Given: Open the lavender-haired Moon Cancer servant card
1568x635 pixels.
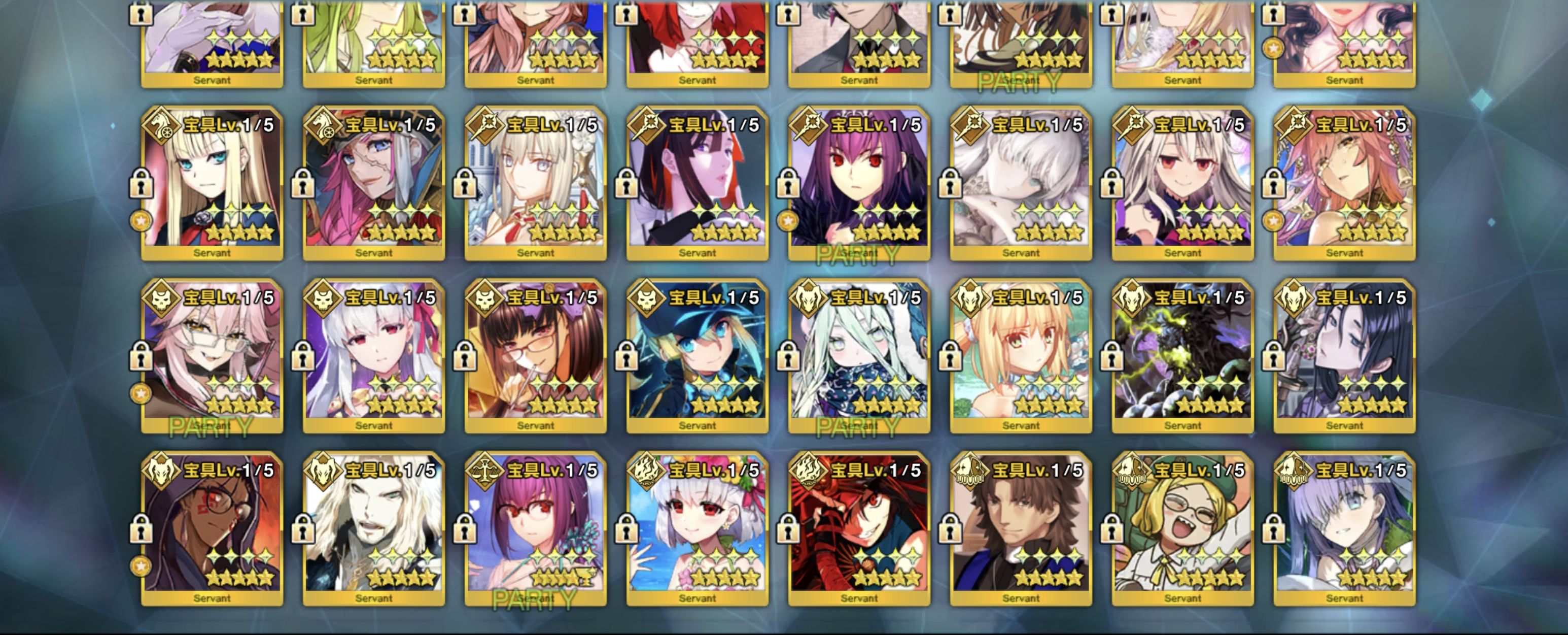Looking at the screenshot, I should (1344, 528).
